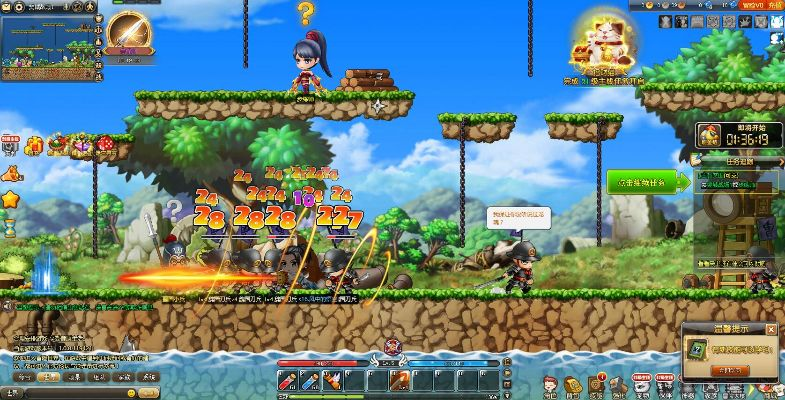This screenshot has height=400, width=785.
Task: Close the reminder popup window
Action: click(771, 330)
